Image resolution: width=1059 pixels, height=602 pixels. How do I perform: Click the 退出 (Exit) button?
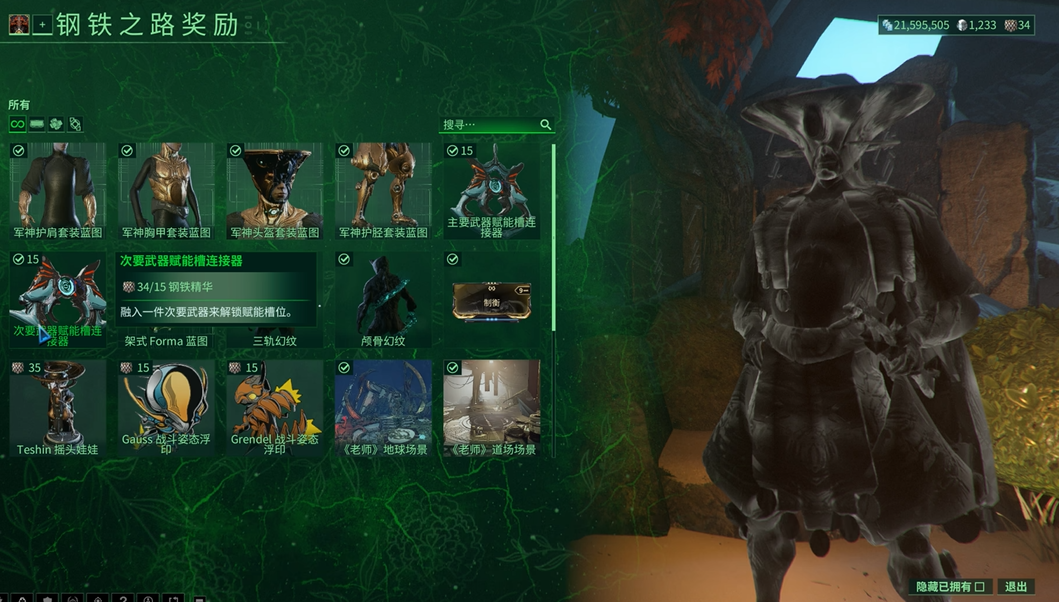(x=1015, y=587)
